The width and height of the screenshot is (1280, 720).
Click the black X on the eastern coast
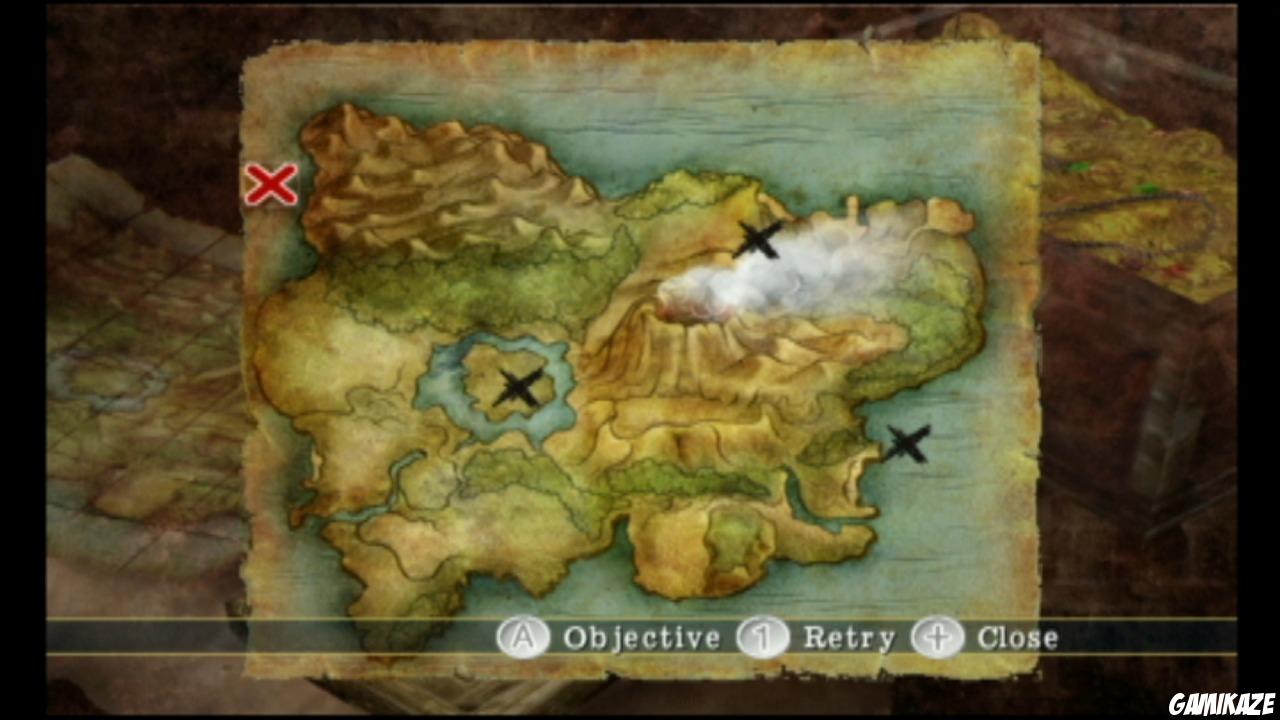click(908, 441)
